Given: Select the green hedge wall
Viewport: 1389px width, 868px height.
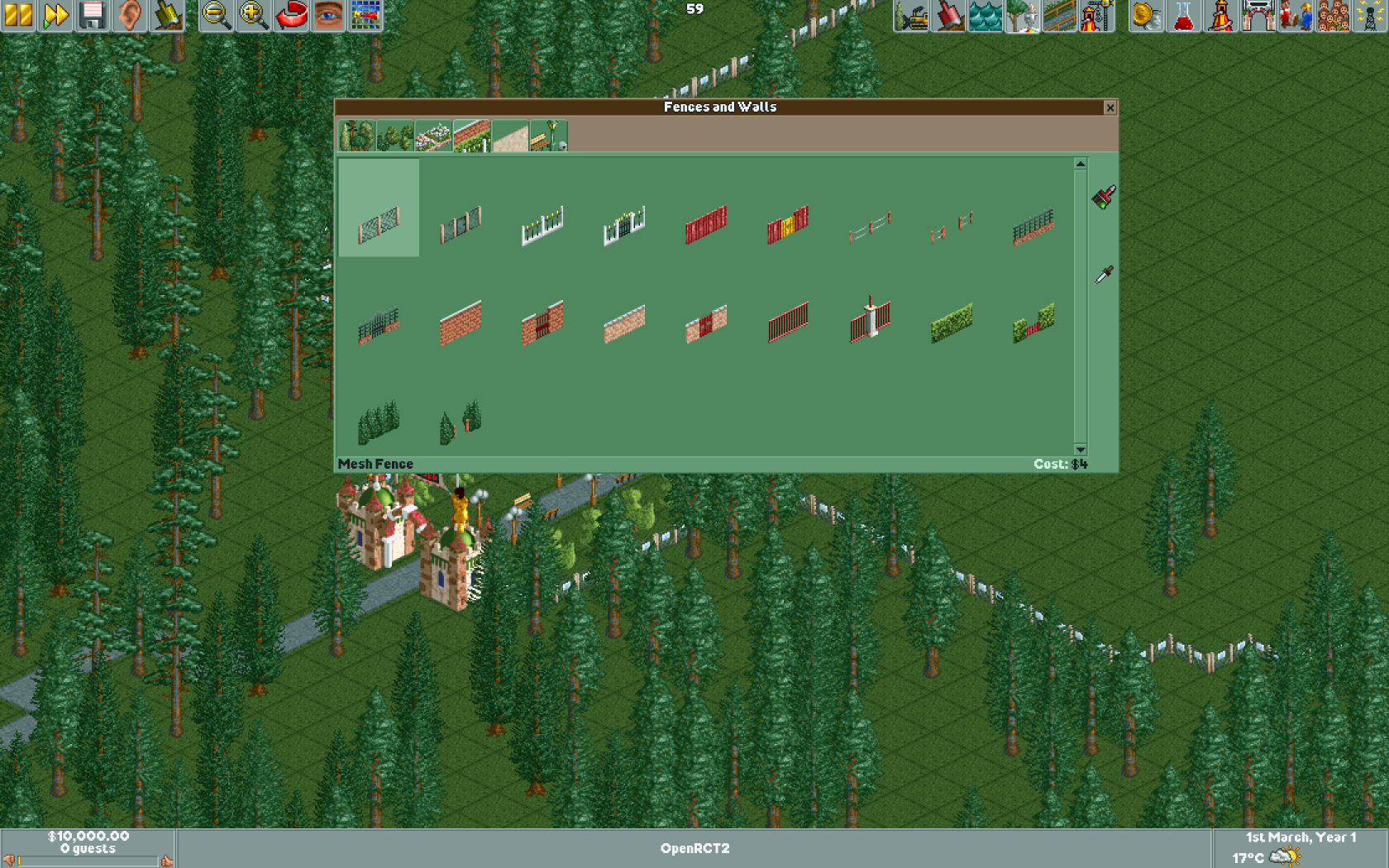Looking at the screenshot, I should [x=951, y=322].
